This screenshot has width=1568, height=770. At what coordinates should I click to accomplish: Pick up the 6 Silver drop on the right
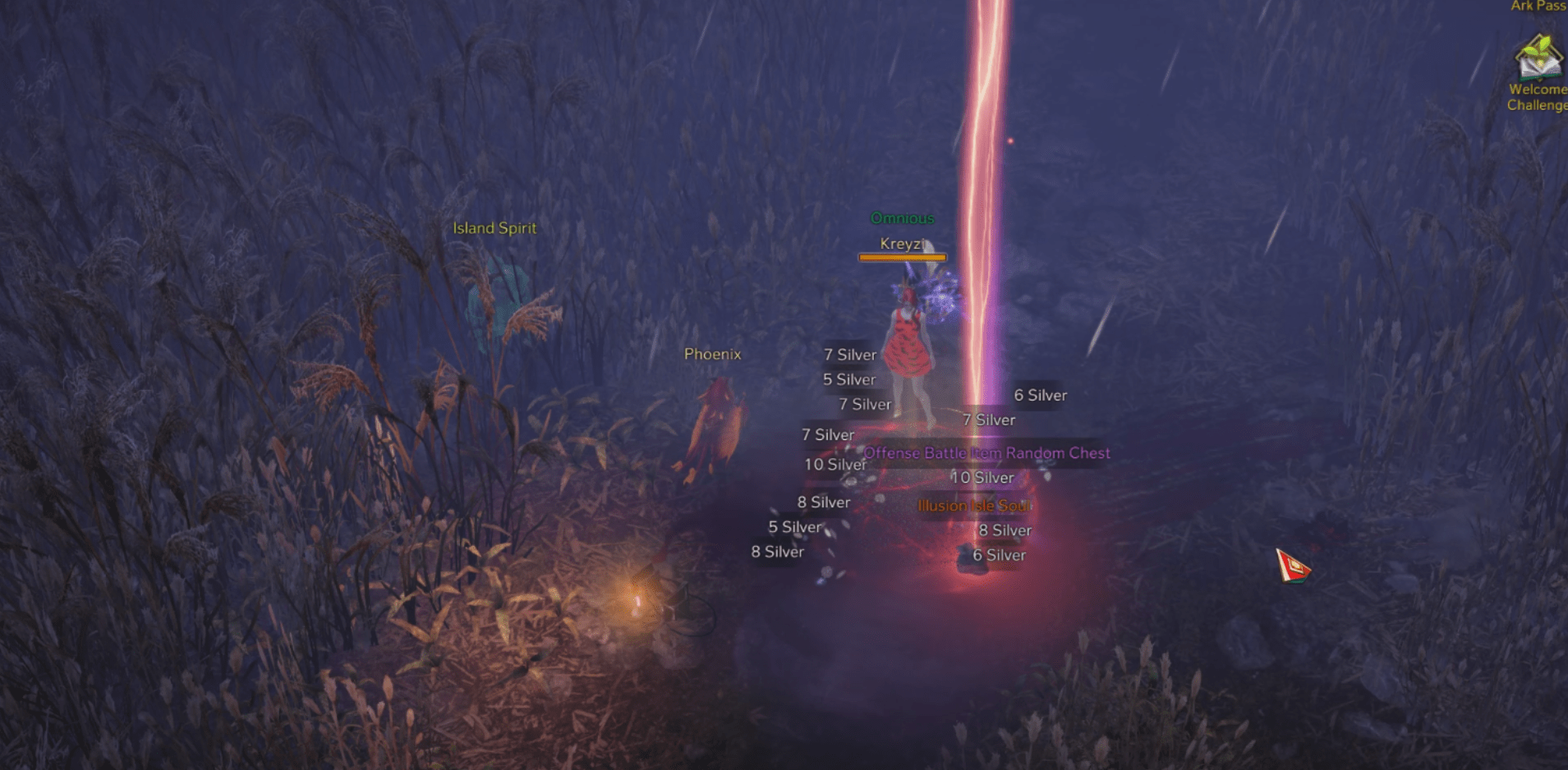coord(1039,395)
